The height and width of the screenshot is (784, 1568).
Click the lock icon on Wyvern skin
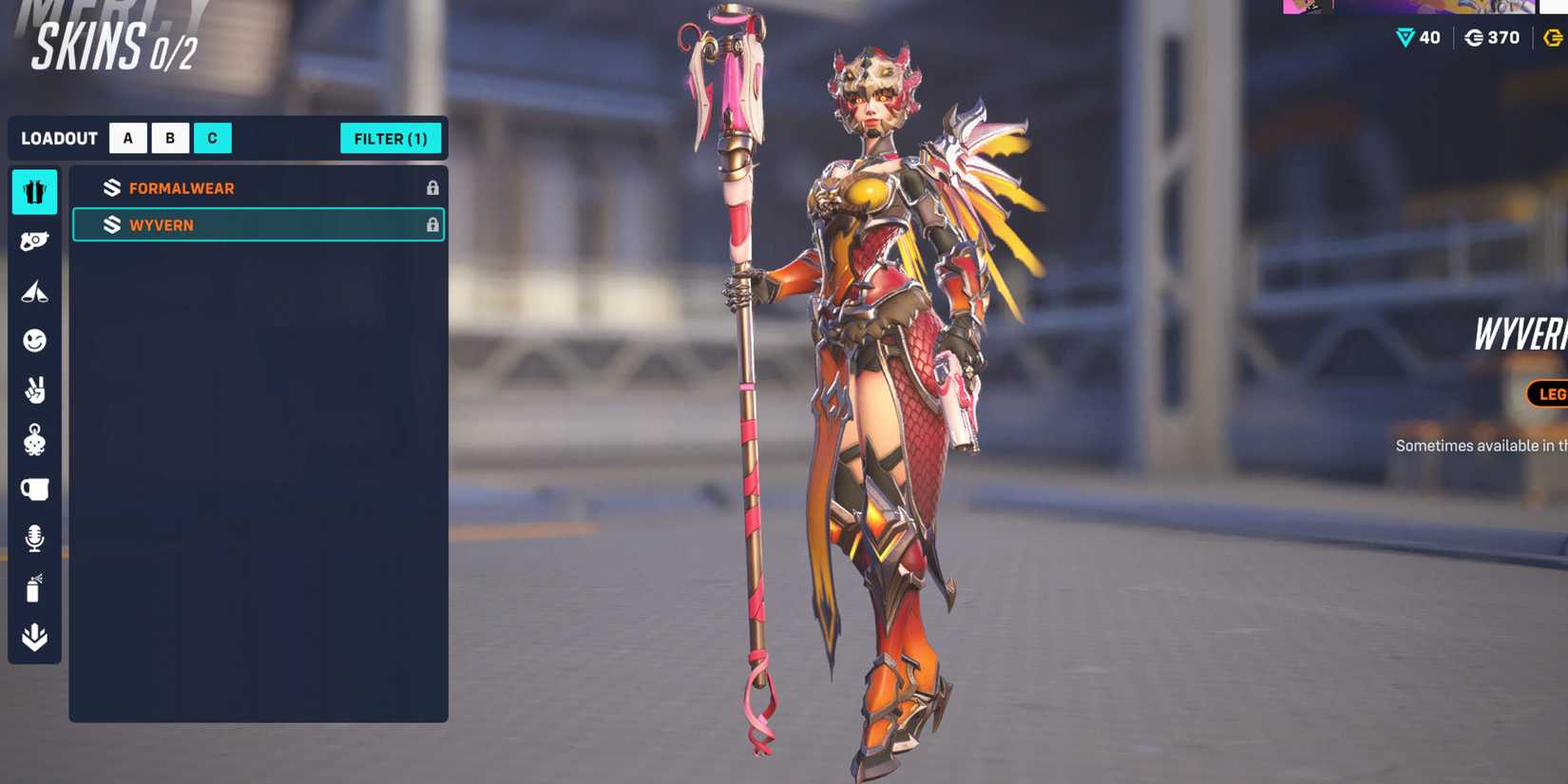click(x=431, y=225)
